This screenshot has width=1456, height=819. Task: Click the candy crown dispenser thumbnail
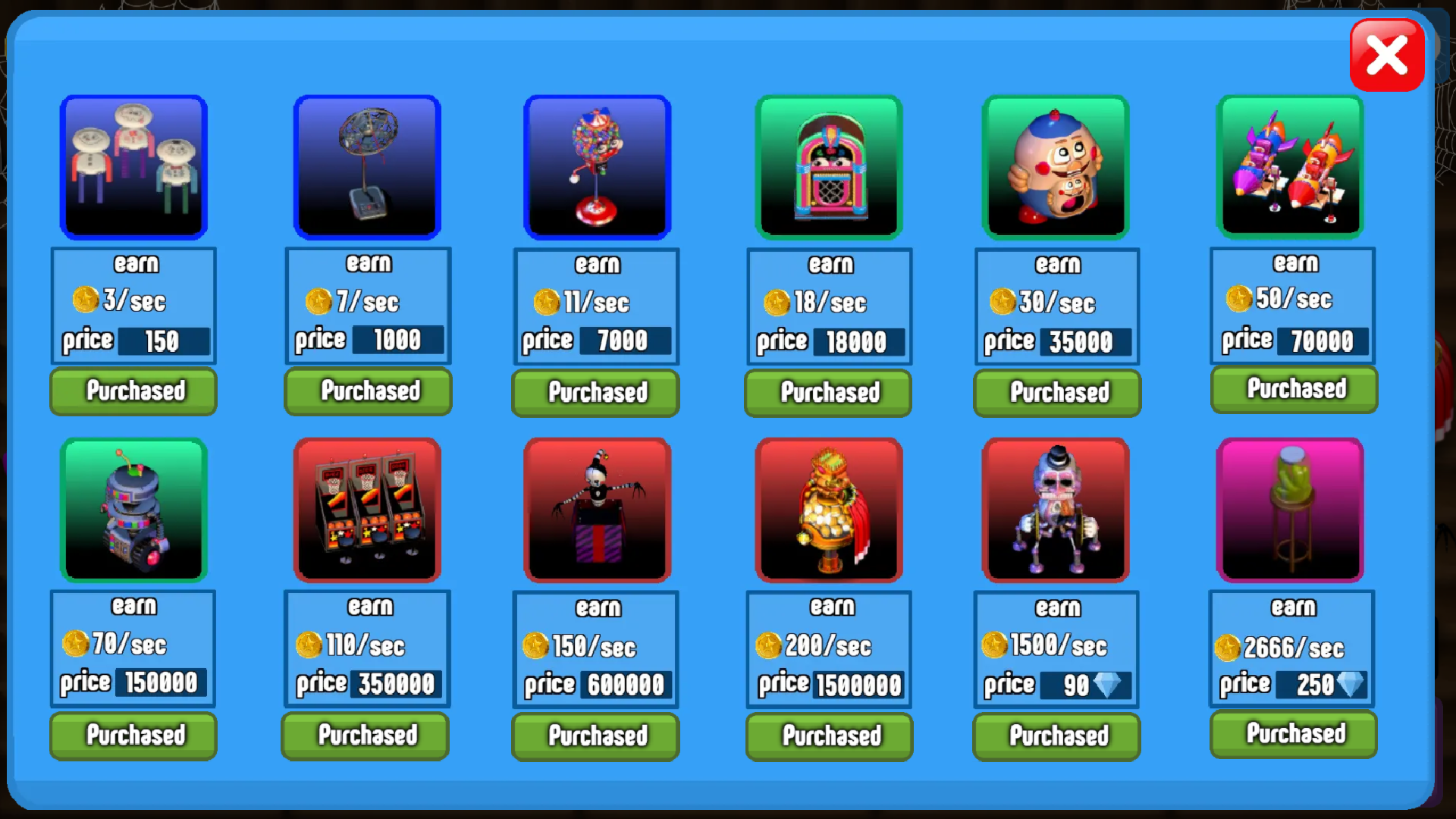pyautogui.click(x=828, y=510)
